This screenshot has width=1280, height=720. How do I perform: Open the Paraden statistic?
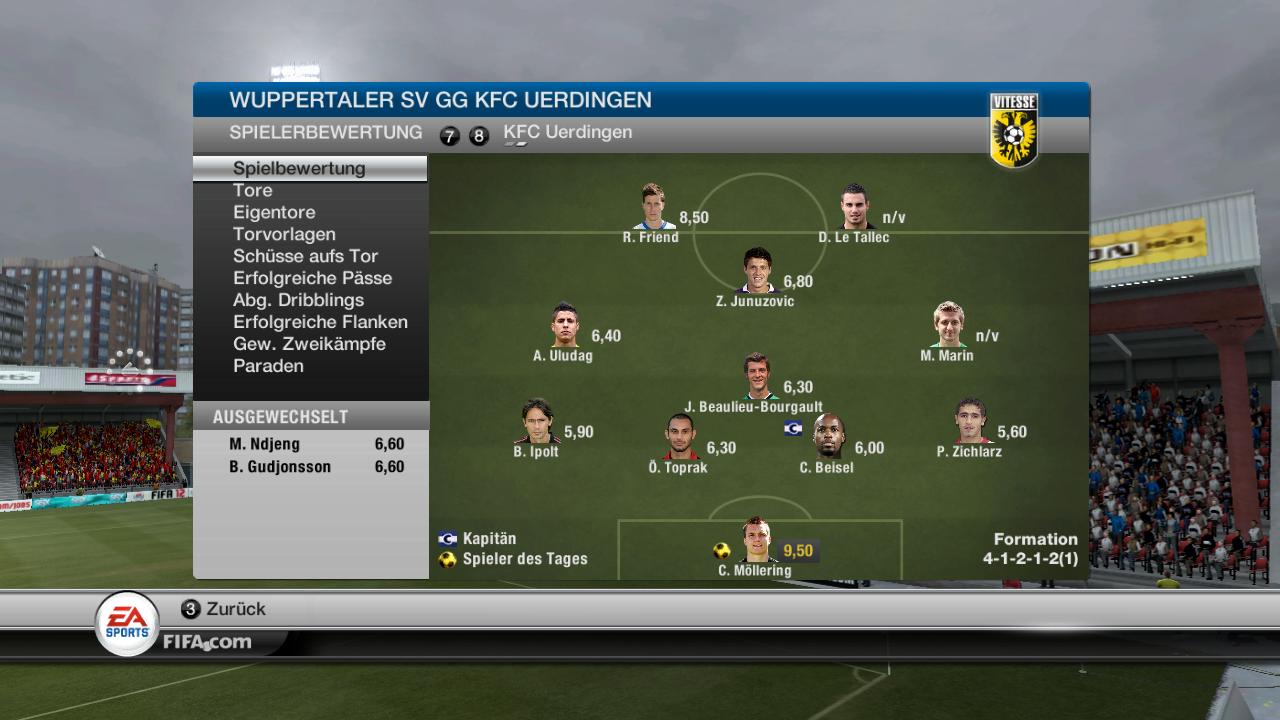(268, 366)
